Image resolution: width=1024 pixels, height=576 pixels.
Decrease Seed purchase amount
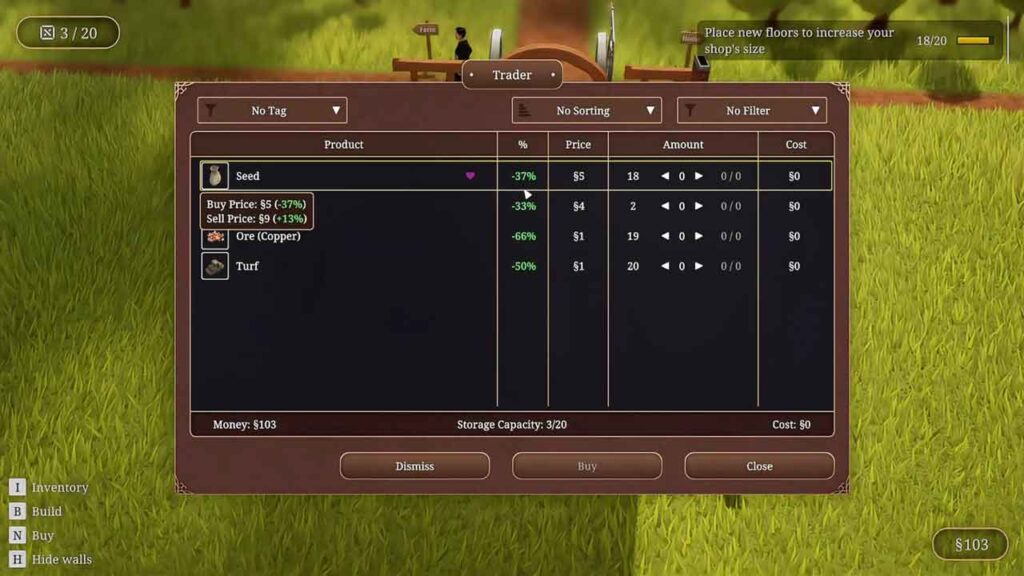point(665,176)
